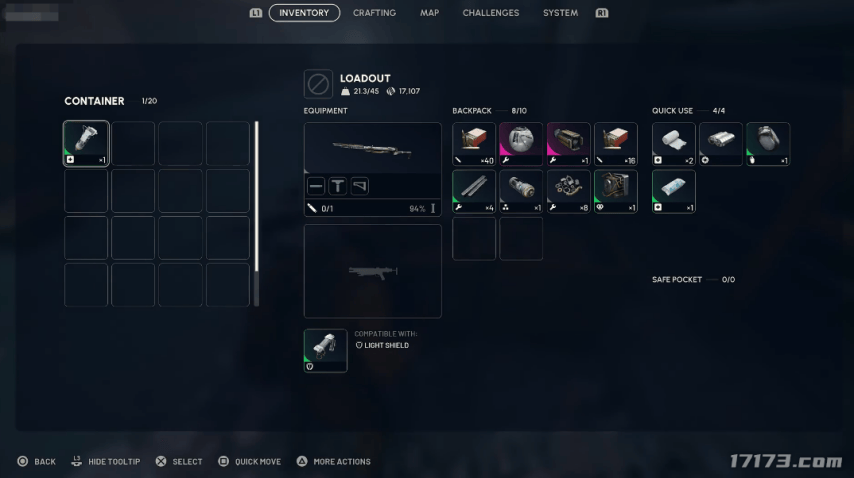
Task: Select the round silver sphere backpack item
Action: point(521,144)
